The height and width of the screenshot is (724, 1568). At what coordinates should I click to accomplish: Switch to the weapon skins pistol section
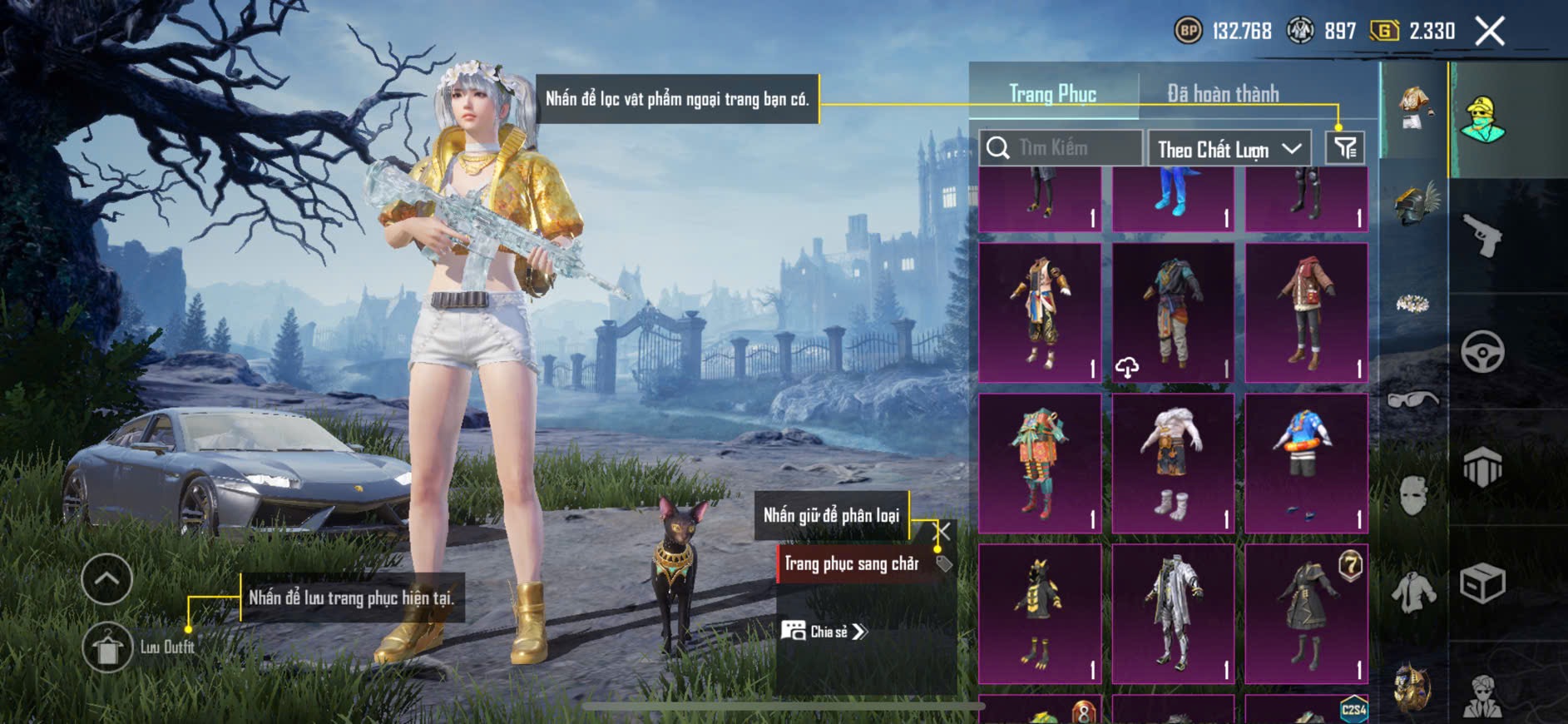[x=1482, y=236]
